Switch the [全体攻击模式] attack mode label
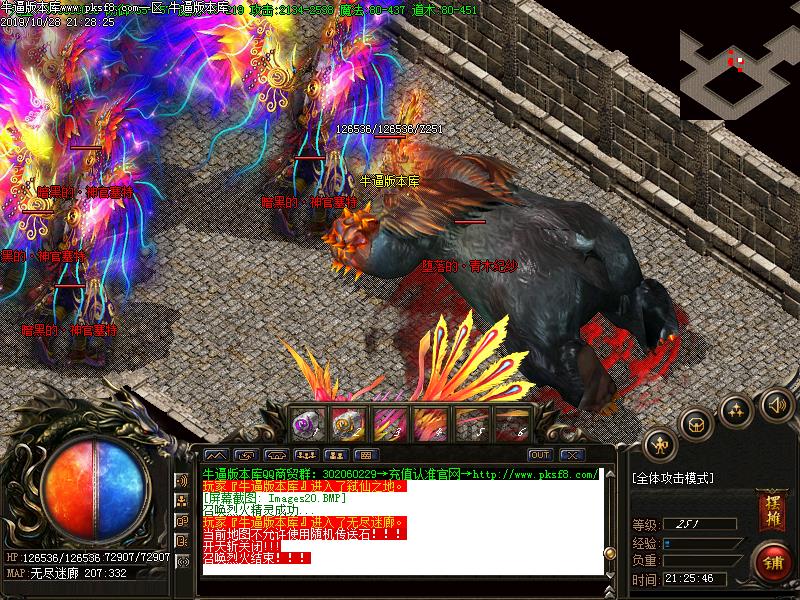 click(672, 478)
